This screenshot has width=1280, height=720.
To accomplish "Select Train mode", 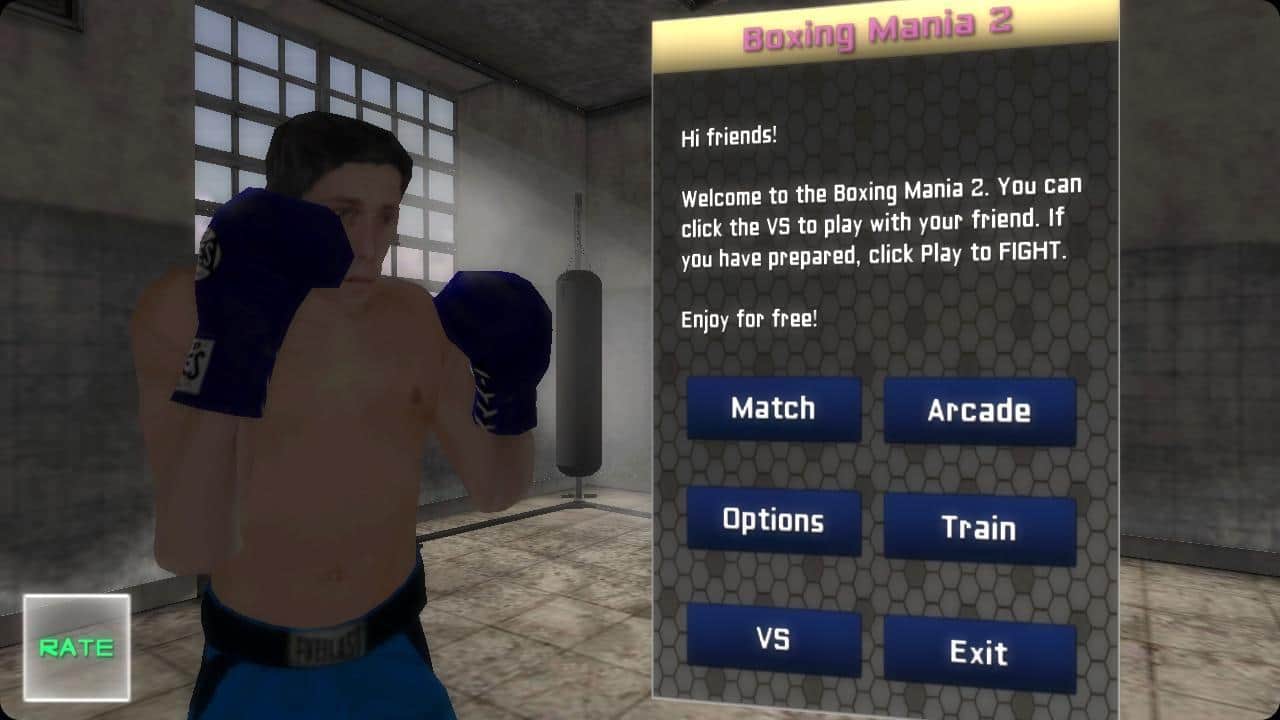I will click(x=979, y=528).
